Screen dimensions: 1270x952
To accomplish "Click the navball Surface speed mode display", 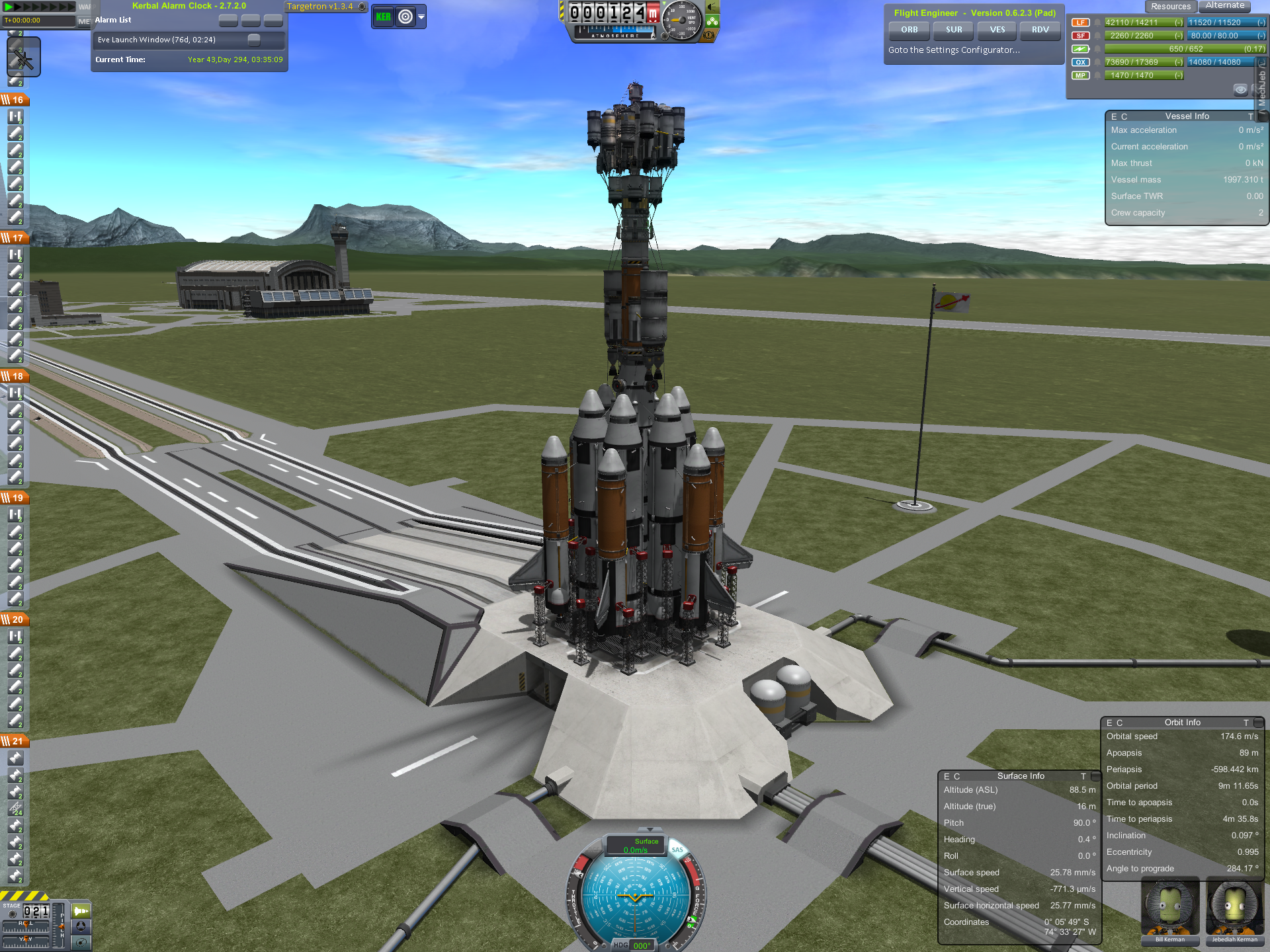I will tap(635, 846).
